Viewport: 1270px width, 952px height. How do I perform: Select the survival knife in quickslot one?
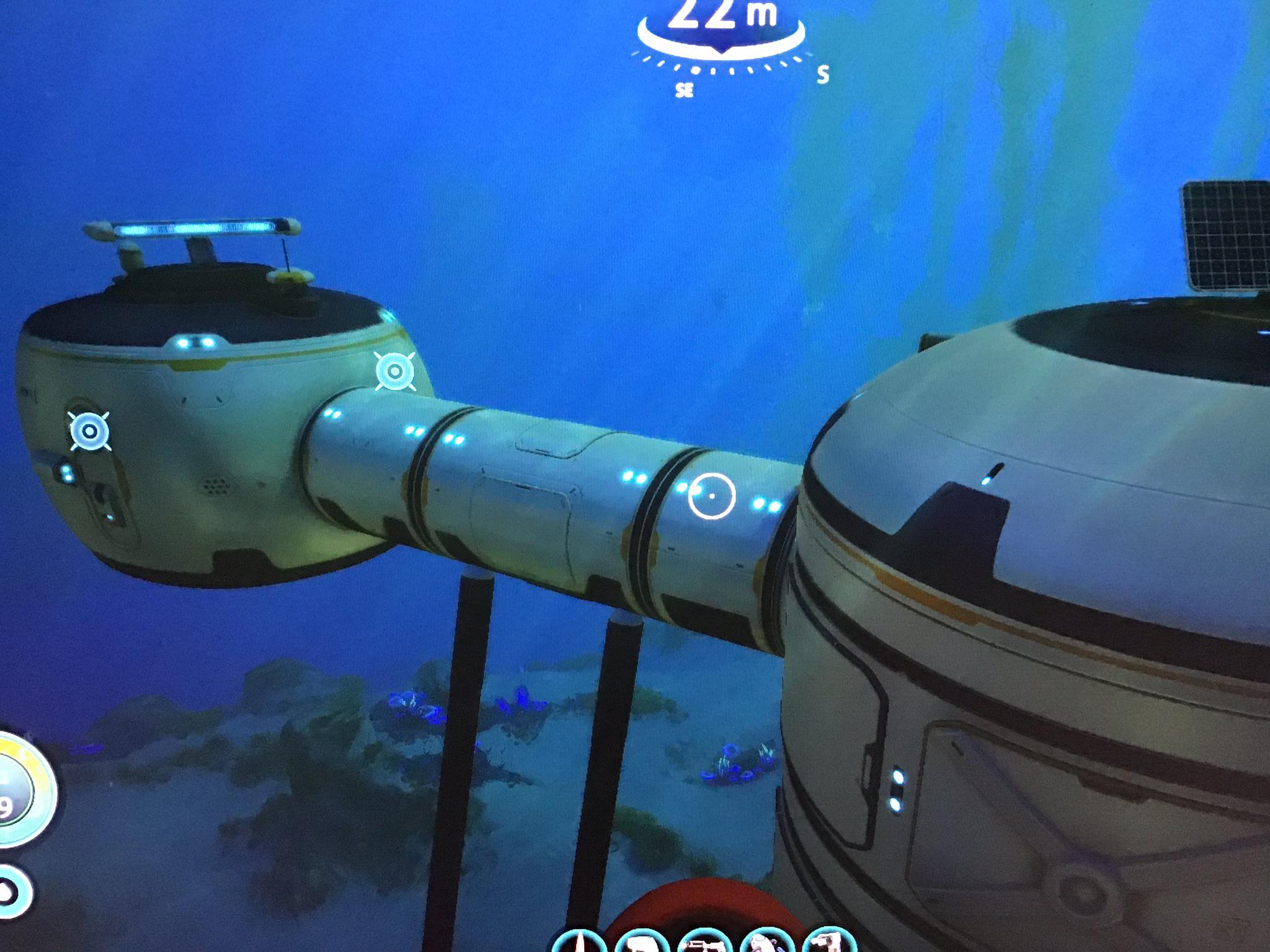[x=579, y=942]
